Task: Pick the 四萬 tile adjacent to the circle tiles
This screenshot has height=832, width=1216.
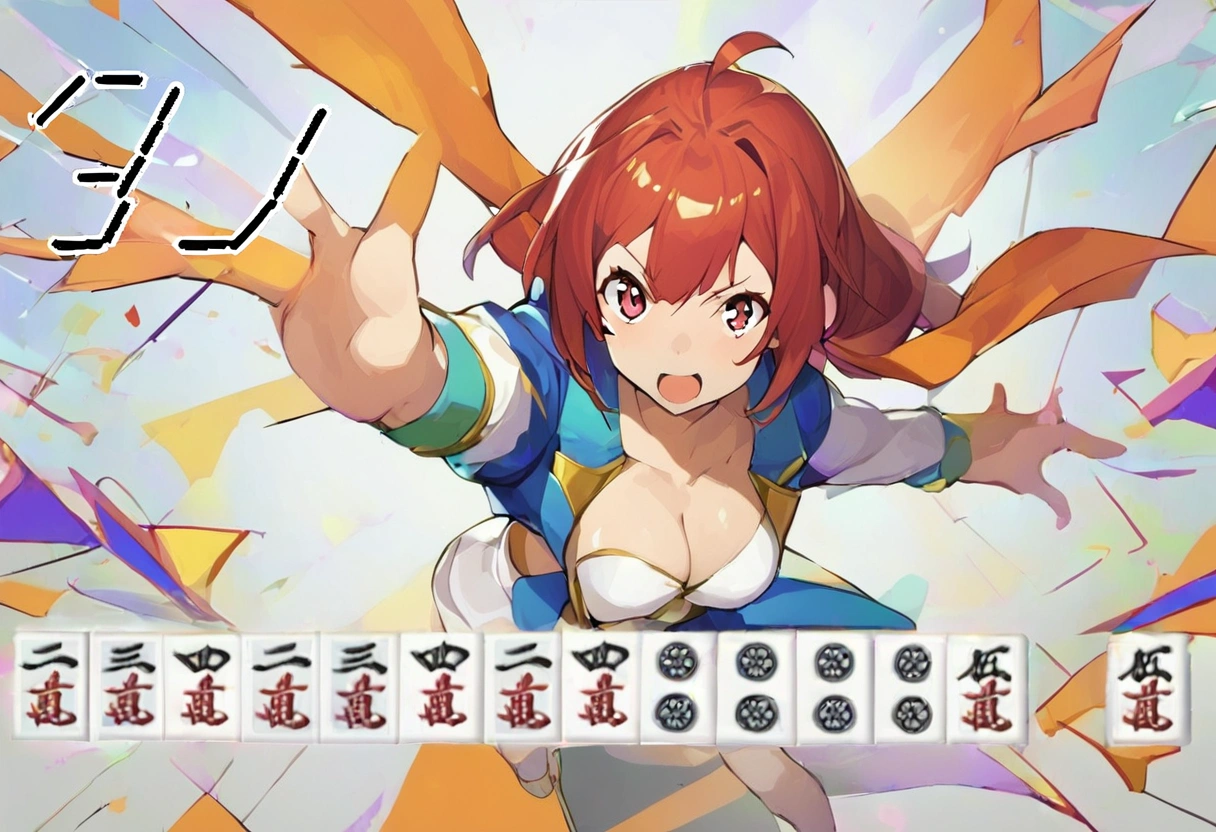Action: (x=600, y=689)
